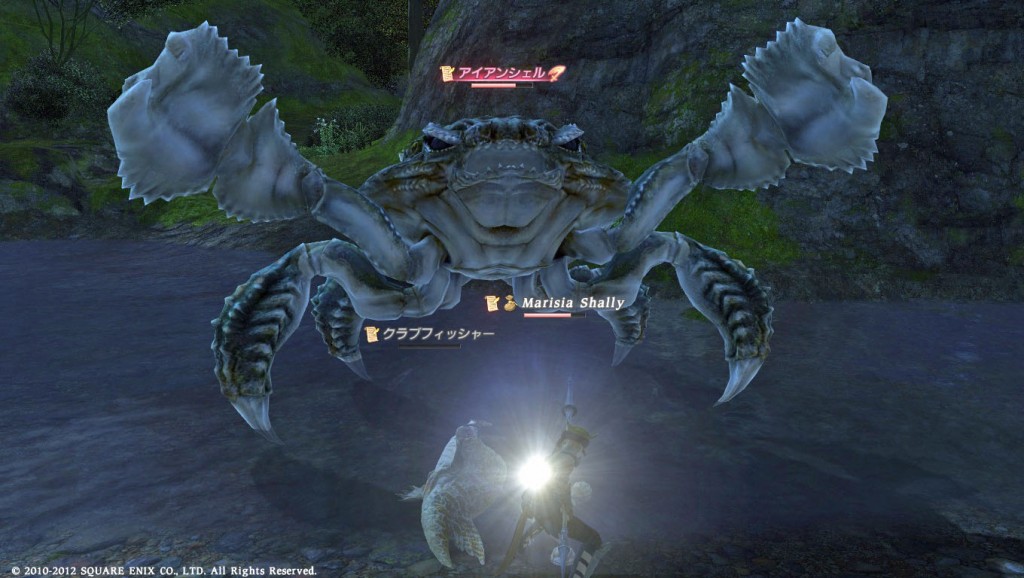Choose the クラブフィッシャー nameplate
The image size is (1024, 578).
[437, 334]
